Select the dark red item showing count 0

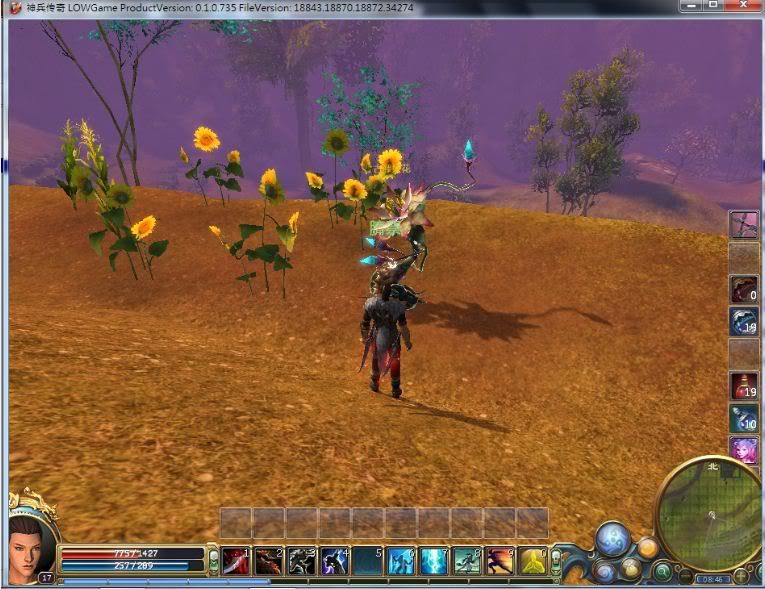(743, 289)
